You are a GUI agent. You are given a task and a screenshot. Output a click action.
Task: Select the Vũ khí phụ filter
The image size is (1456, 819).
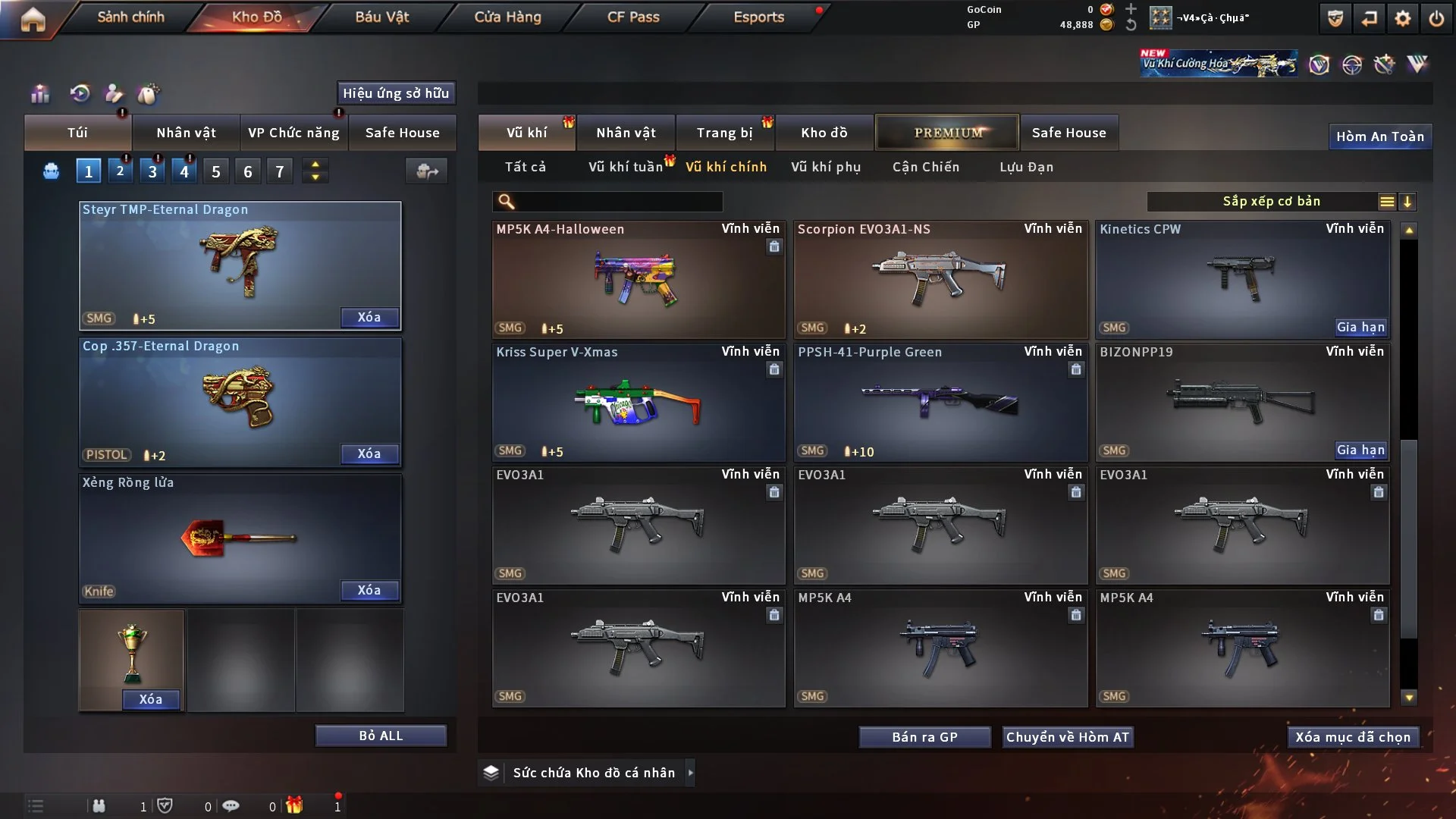click(826, 167)
